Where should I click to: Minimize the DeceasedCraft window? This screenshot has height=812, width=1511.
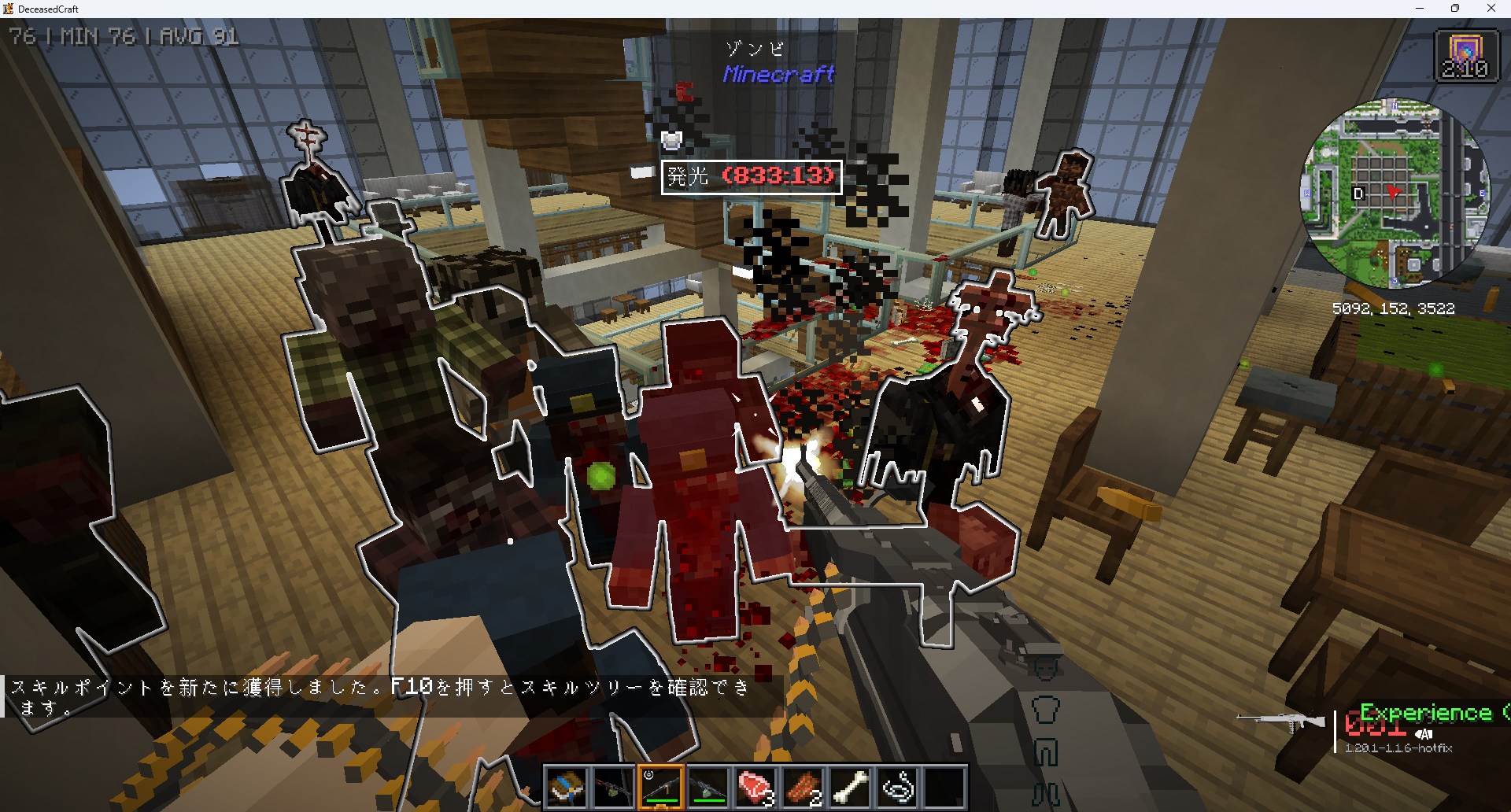click(1420, 9)
